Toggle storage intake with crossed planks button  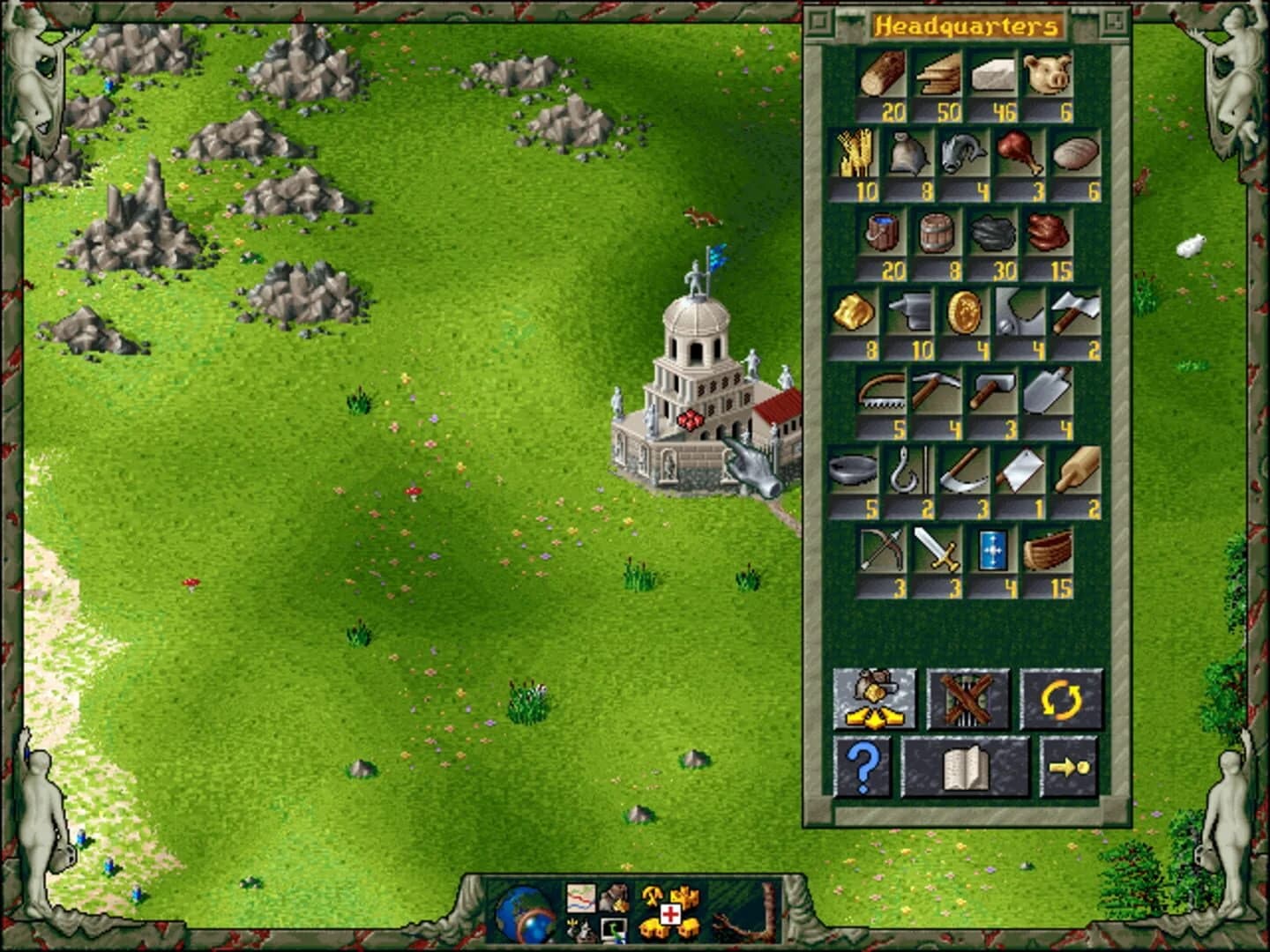tap(968, 699)
